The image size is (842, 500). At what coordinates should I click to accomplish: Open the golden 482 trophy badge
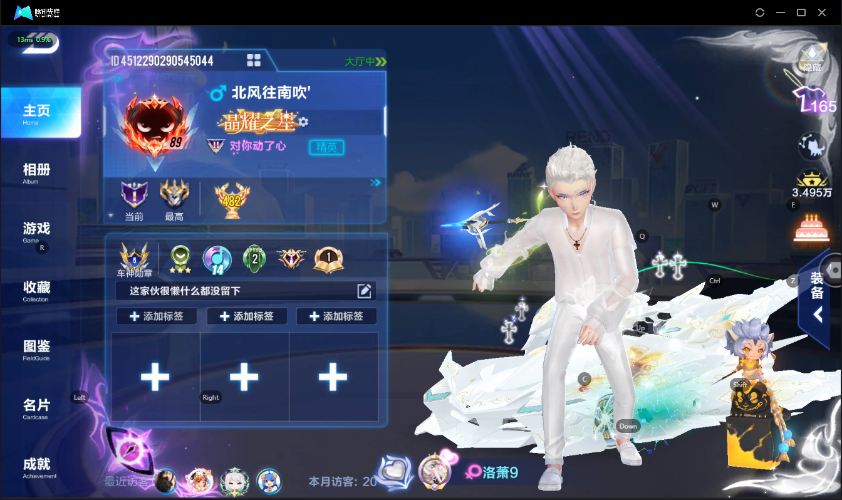click(x=232, y=197)
